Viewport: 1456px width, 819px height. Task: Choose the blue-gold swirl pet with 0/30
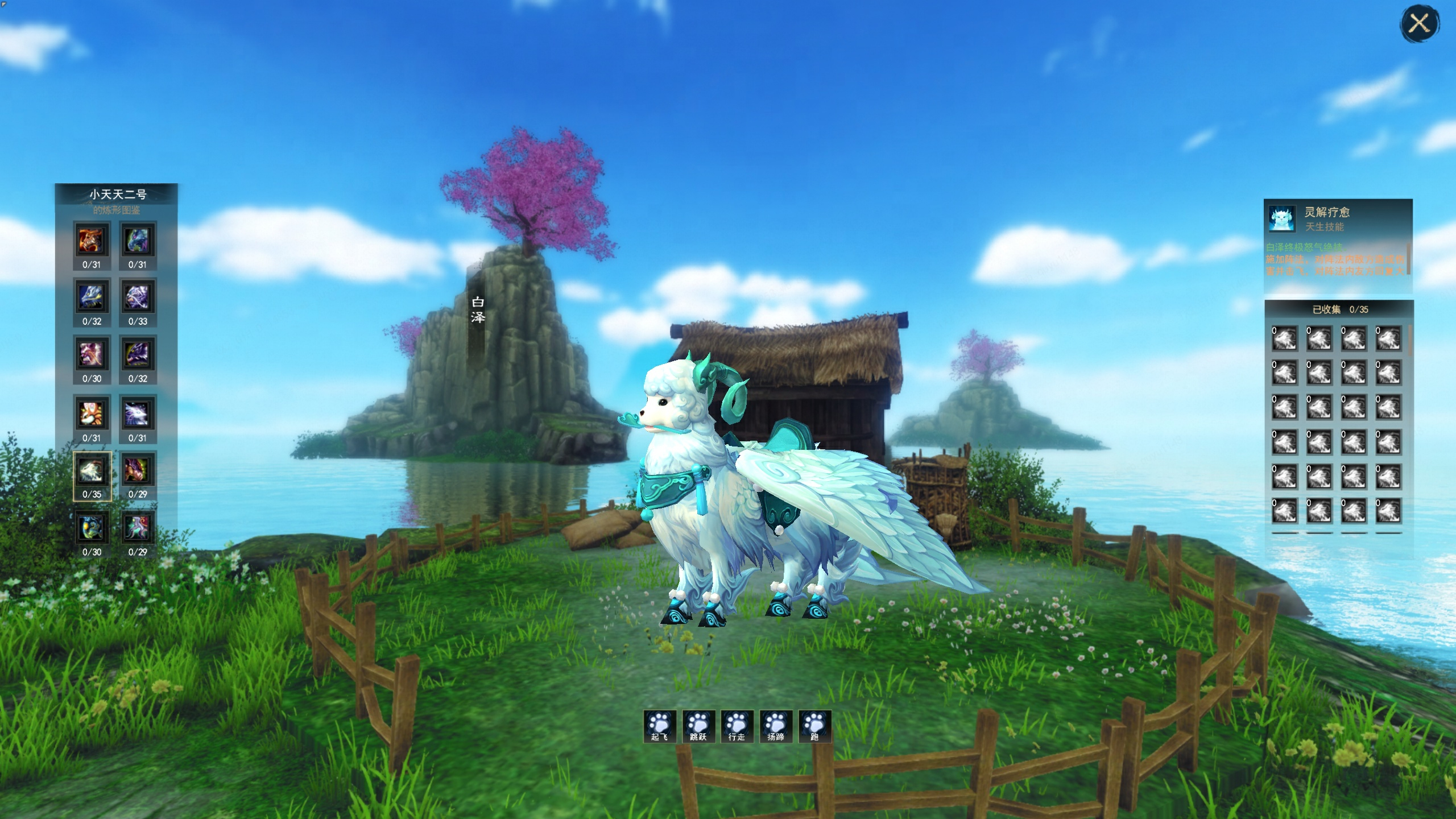click(x=92, y=528)
